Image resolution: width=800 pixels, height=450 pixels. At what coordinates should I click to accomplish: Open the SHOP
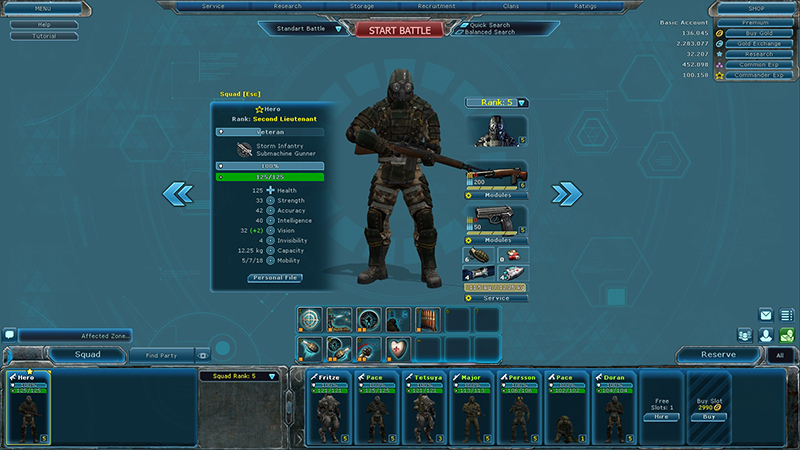756,9
